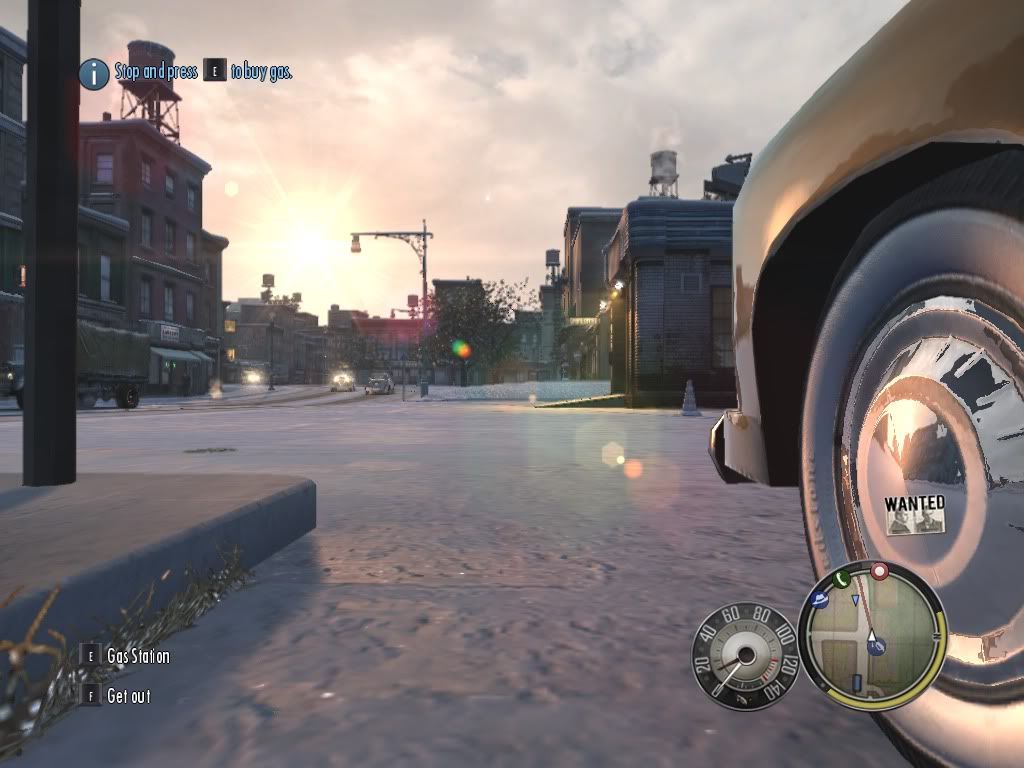Select the green phone marker on minimap
The height and width of the screenshot is (768, 1024).
click(x=840, y=578)
